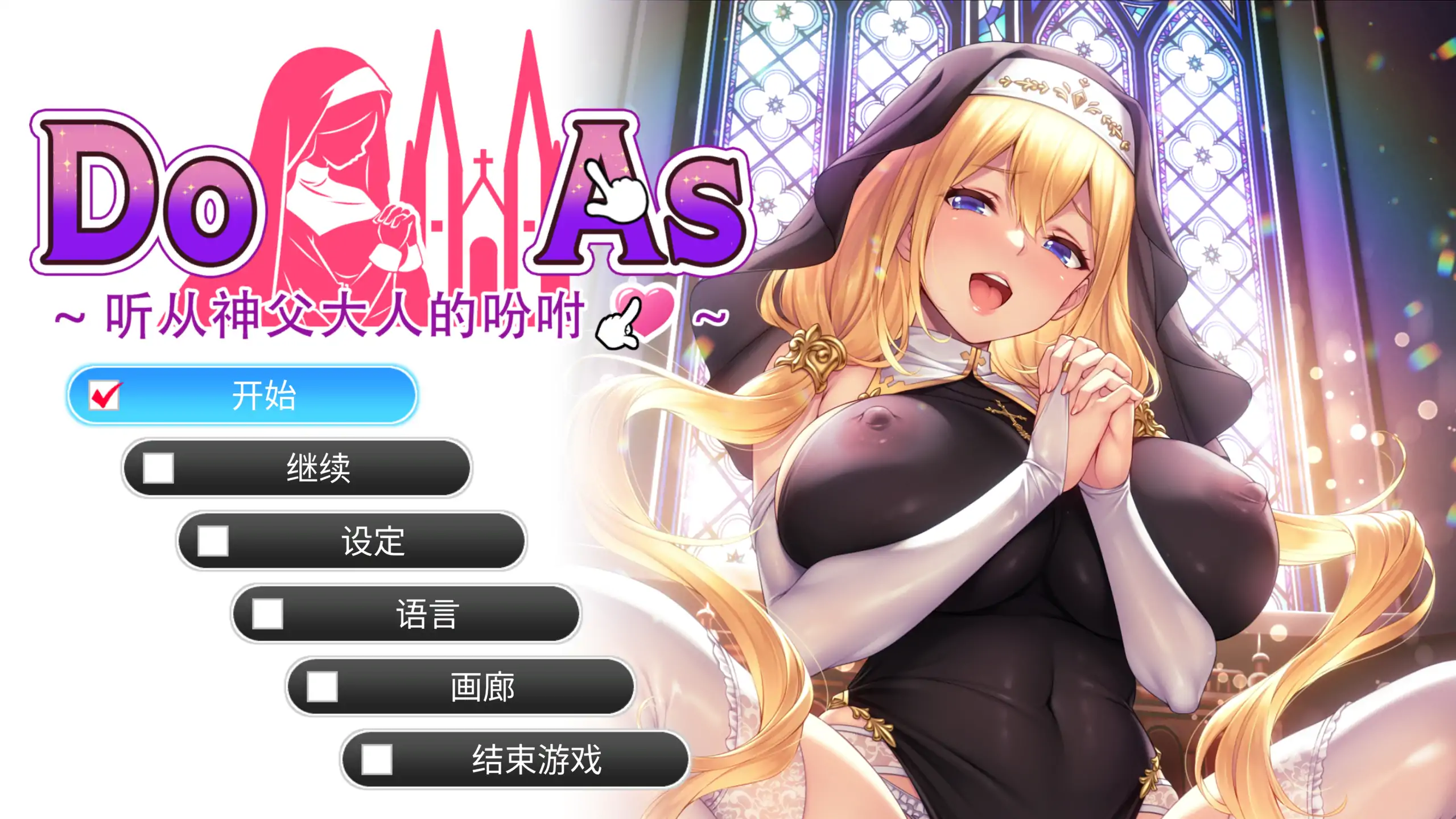This screenshot has height=819, width=1456.
Task: Open the 画廊 gallery menu entry
Action: [x=482, y=687]
